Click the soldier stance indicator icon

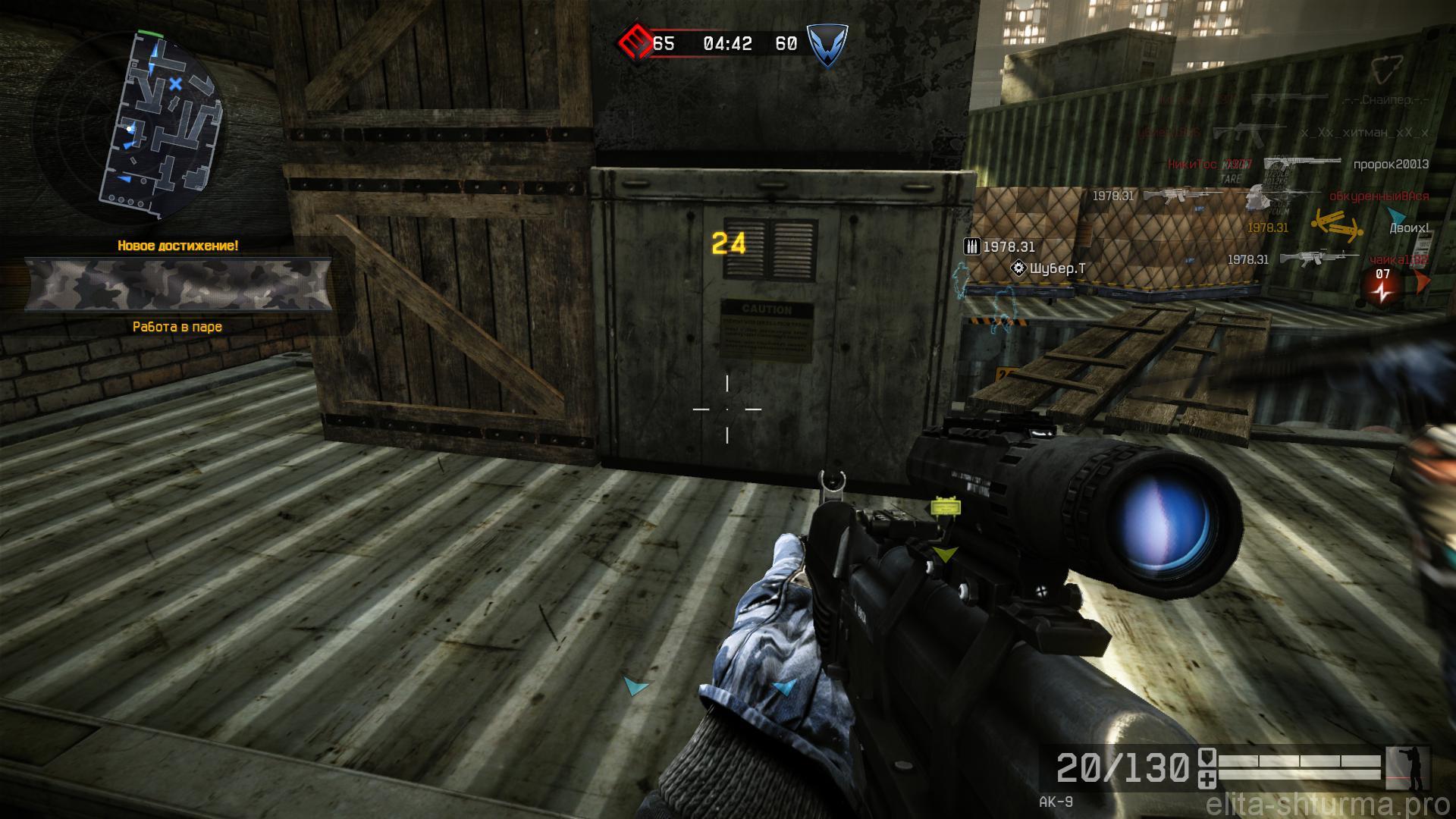tap(1407, 767)
